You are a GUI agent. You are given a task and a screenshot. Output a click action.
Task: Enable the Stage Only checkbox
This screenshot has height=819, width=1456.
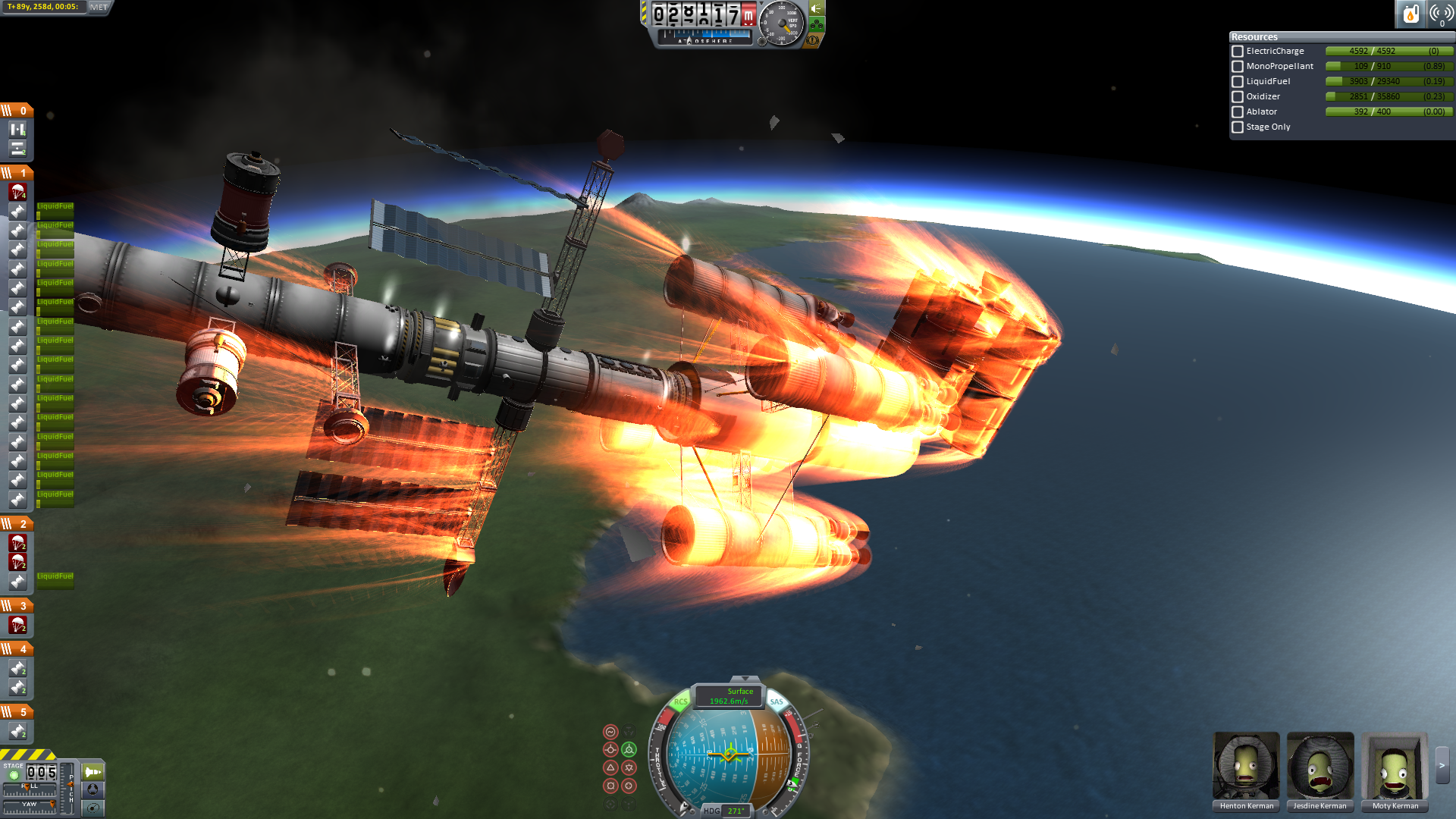tap(1238, 127)
